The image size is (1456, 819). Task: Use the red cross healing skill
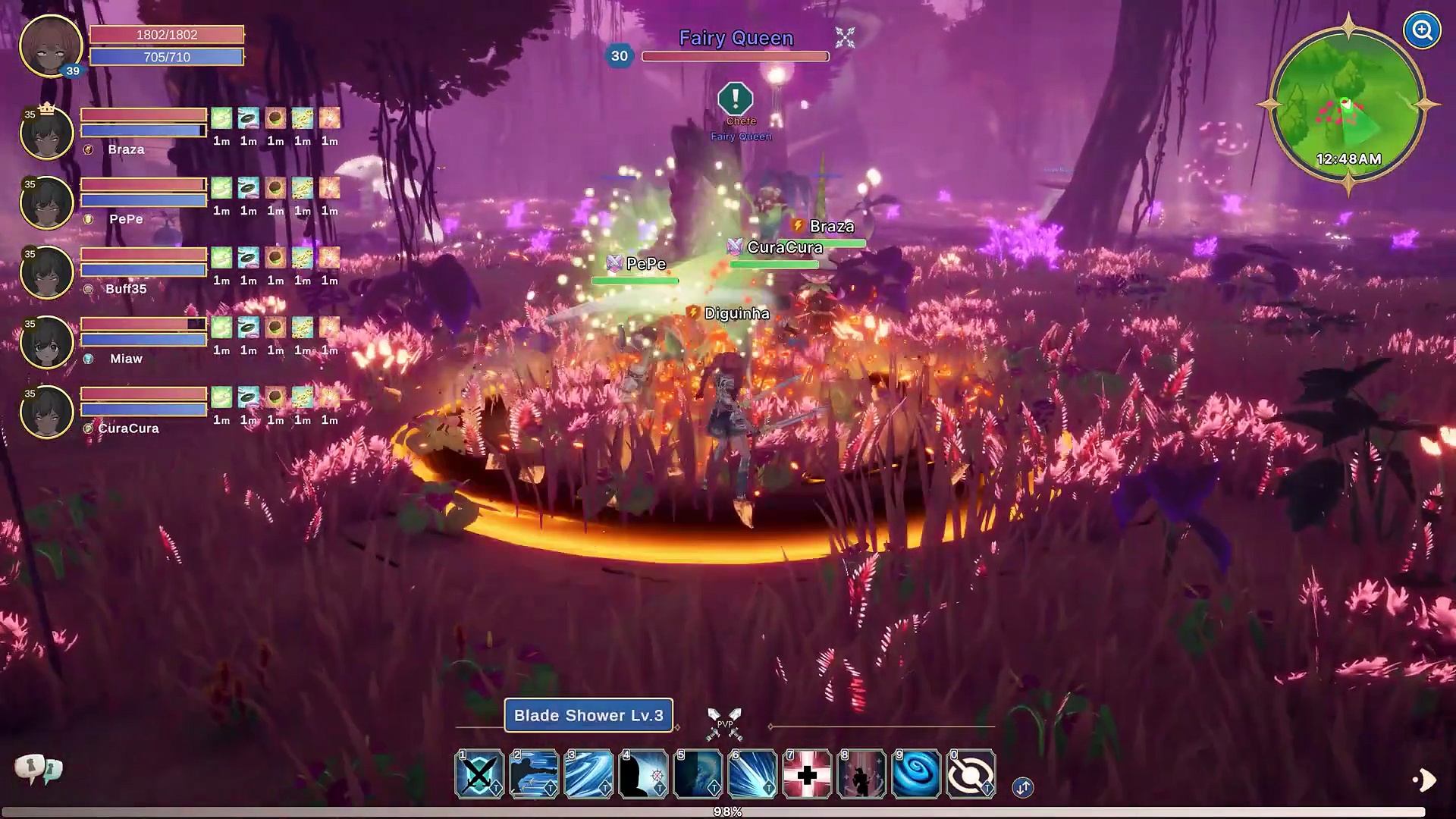pos(807,774)
